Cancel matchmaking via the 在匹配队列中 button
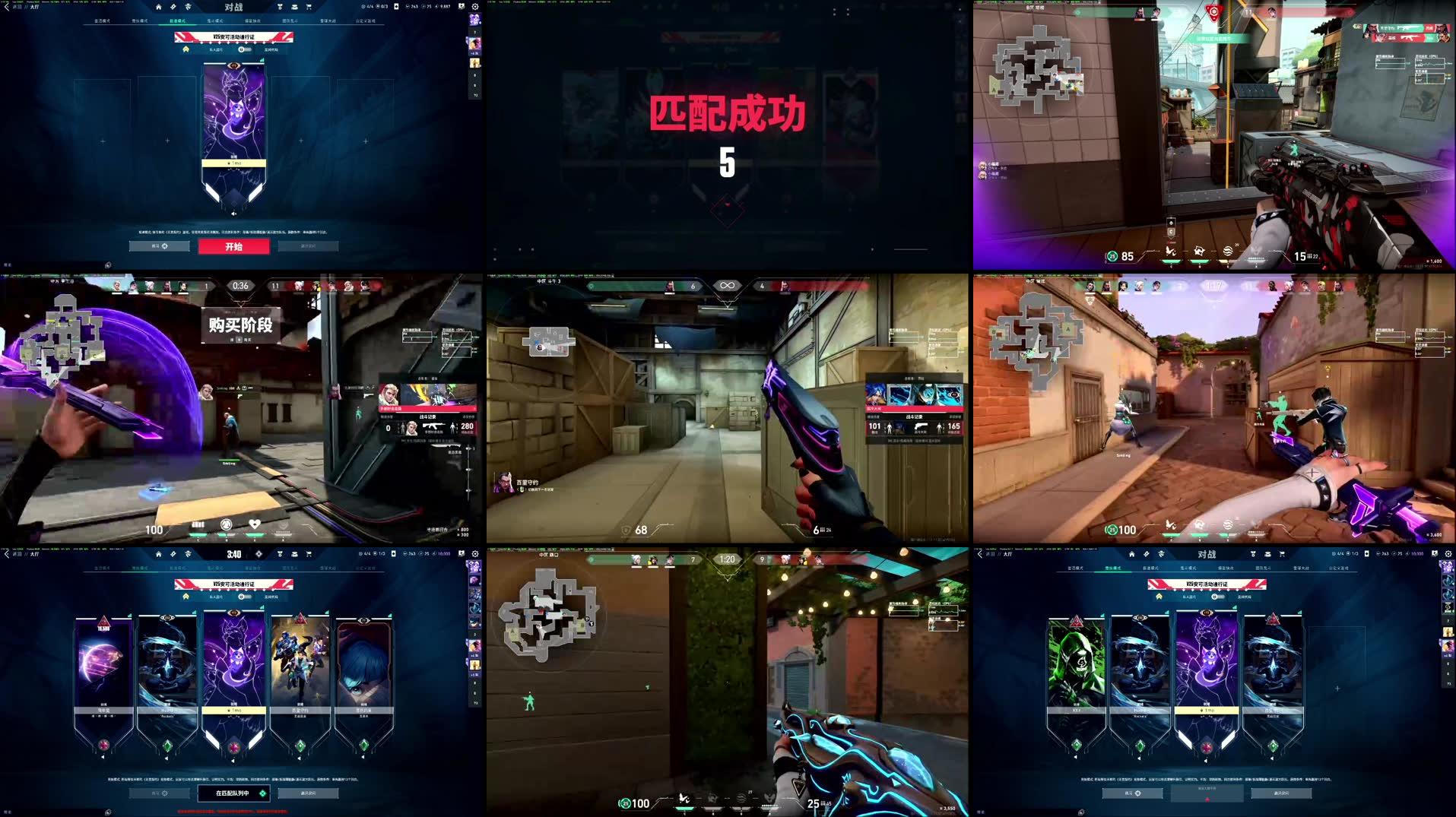The height and width of the screenshot is (817, 1456). coord(233,793)
